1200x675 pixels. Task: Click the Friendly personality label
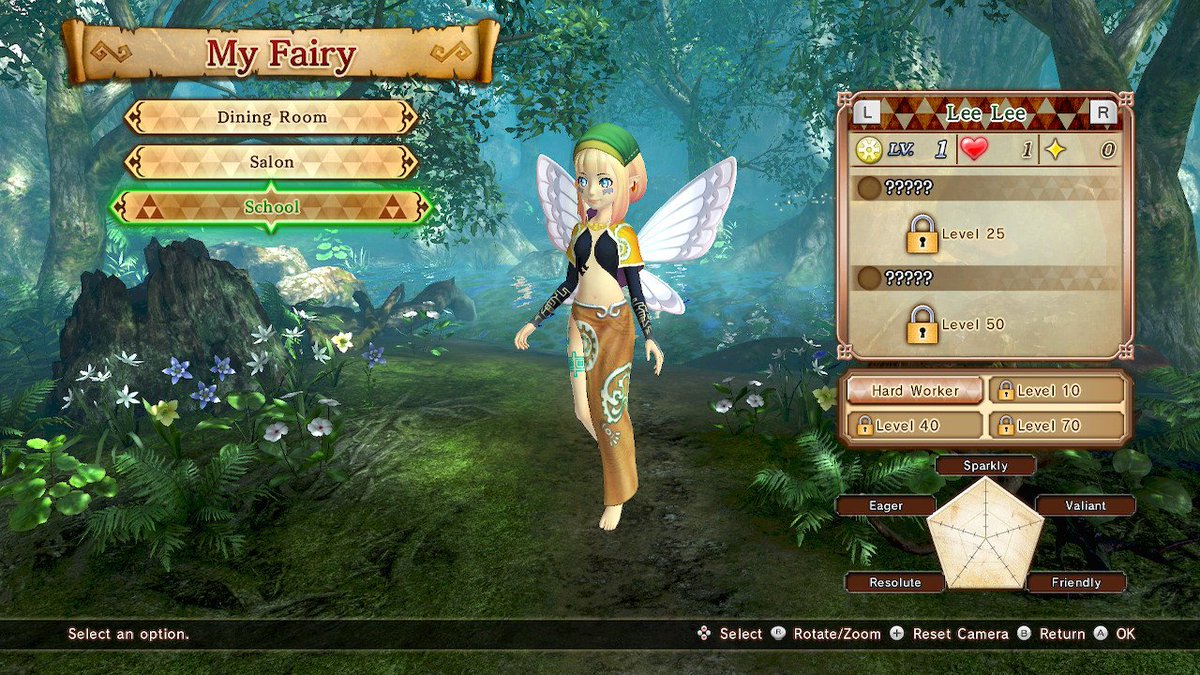(x=1076, y=582)
